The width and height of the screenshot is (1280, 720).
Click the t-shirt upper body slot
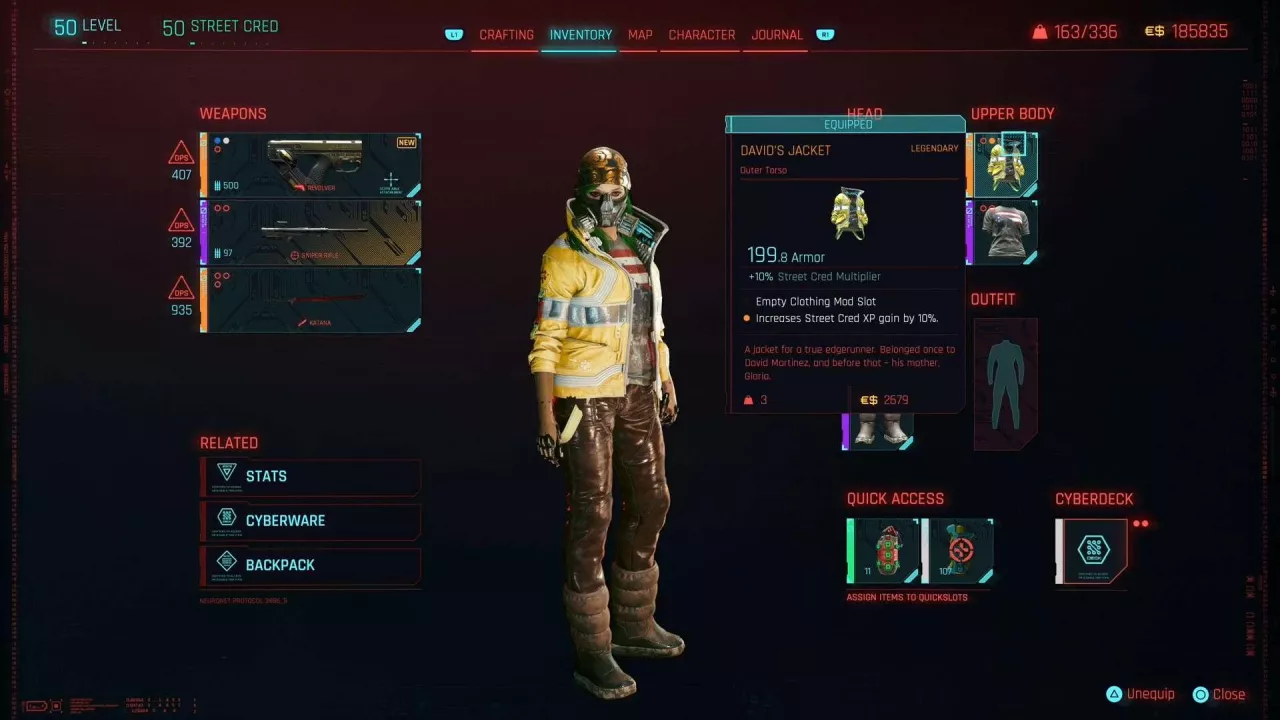1002,231
